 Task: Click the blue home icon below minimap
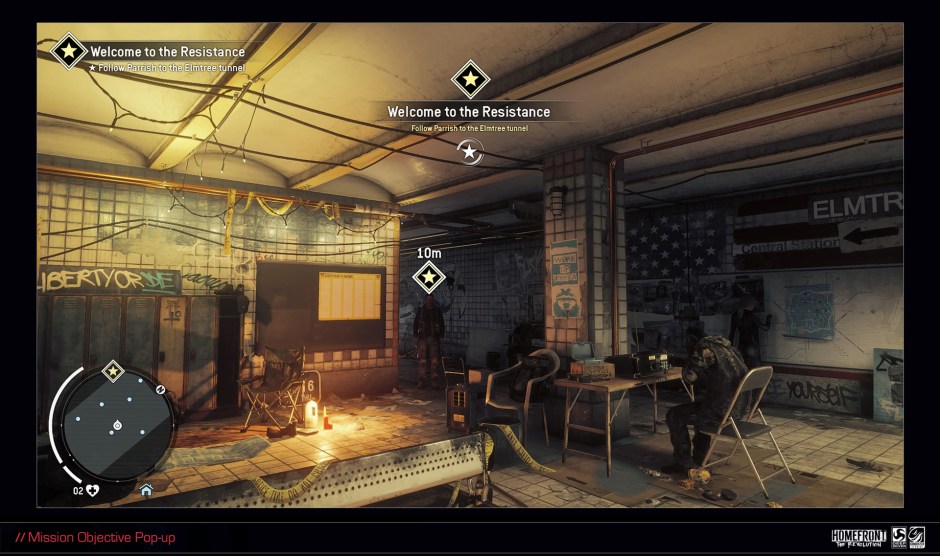pos(146,490)
